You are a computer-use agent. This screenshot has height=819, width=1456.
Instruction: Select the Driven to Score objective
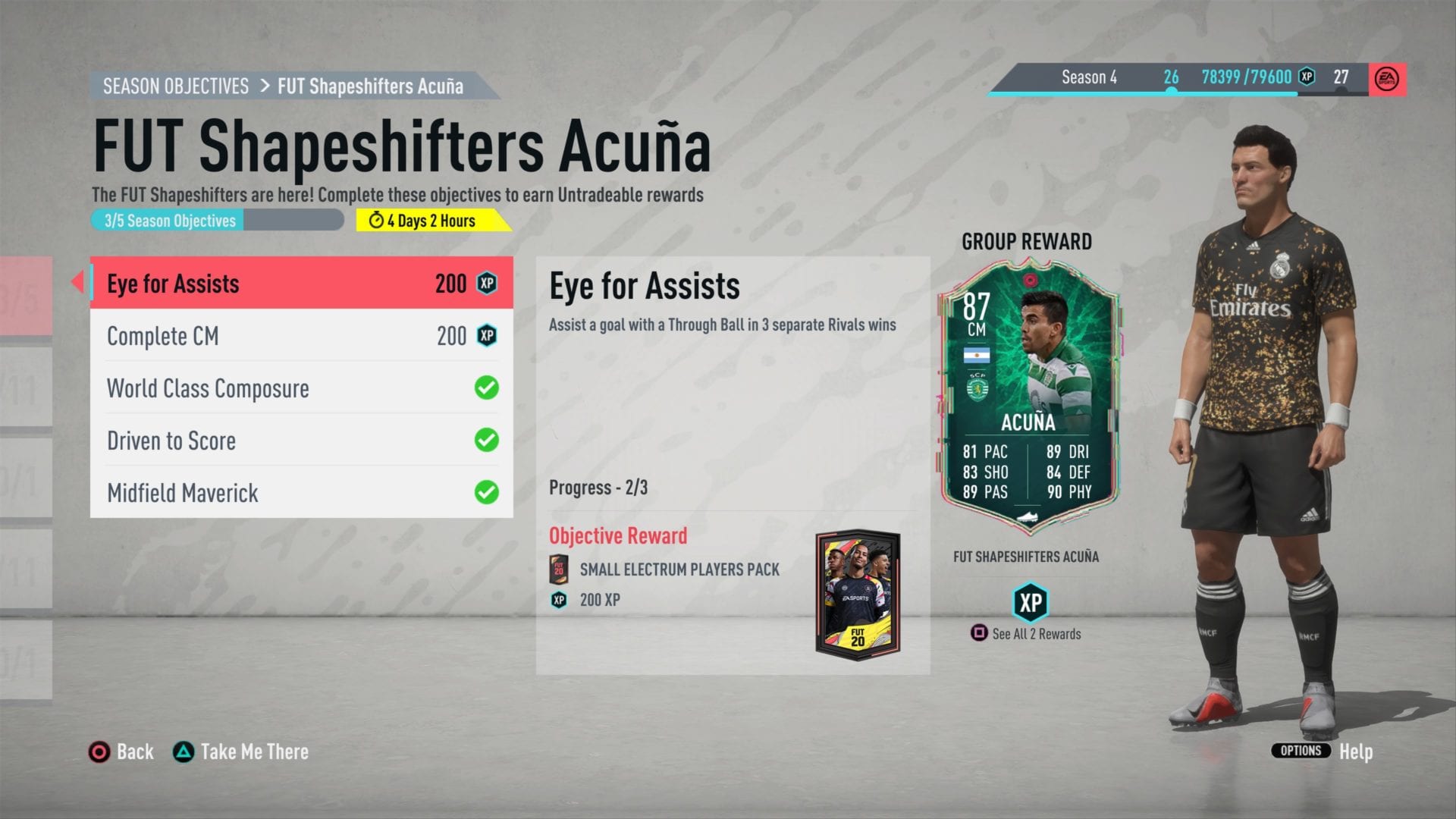(301, 440)
